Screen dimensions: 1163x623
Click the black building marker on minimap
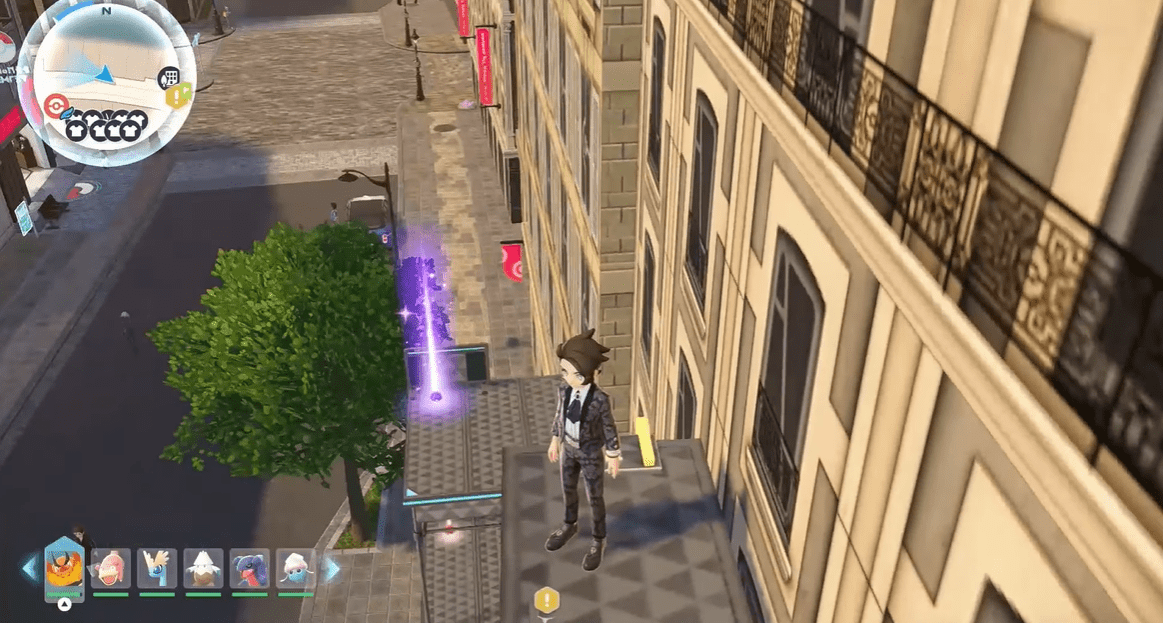pos(169,78)
